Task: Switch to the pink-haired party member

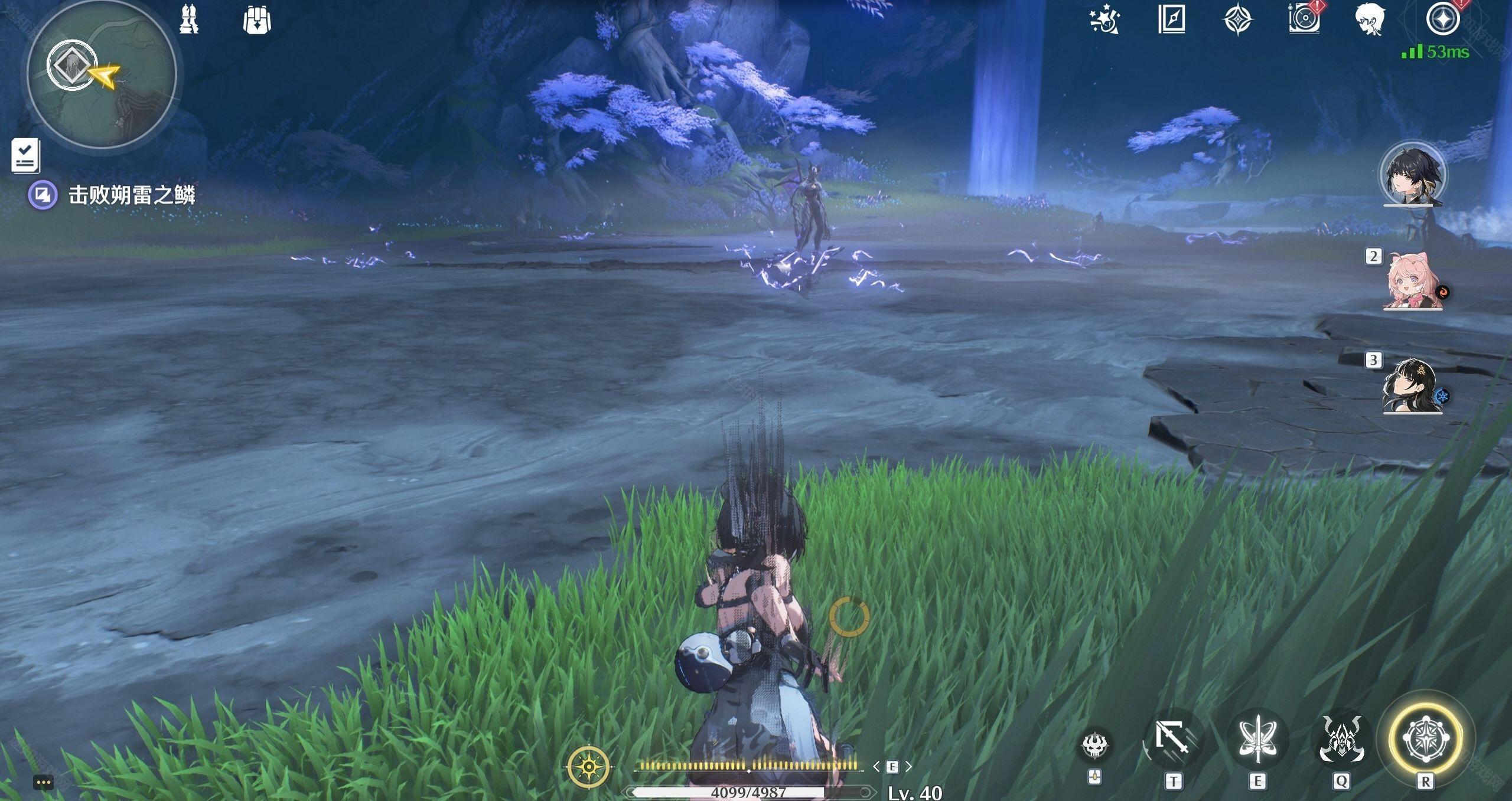Action: click(x=1412, y=282)
